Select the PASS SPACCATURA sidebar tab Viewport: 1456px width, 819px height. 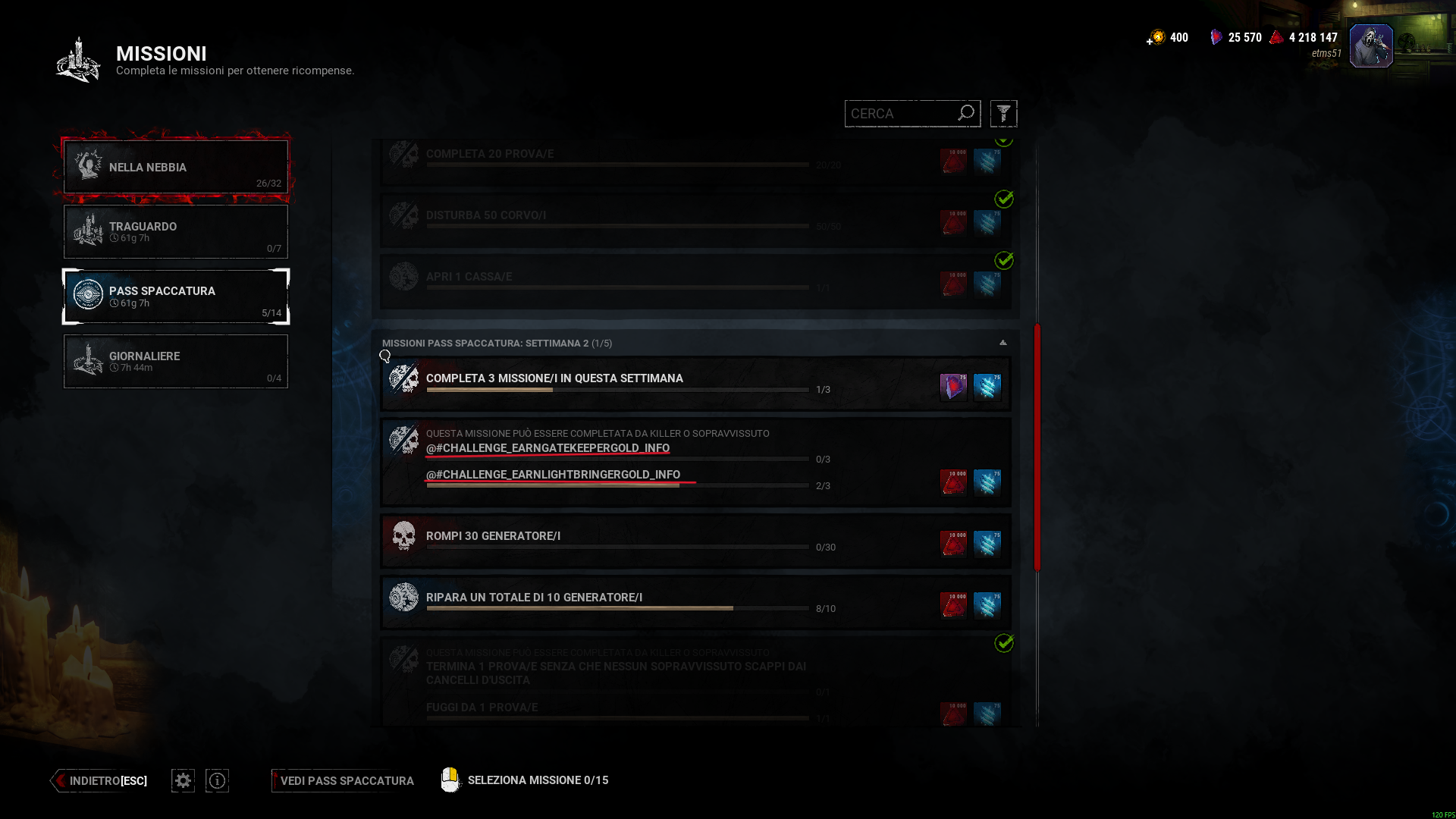(175, 297)
